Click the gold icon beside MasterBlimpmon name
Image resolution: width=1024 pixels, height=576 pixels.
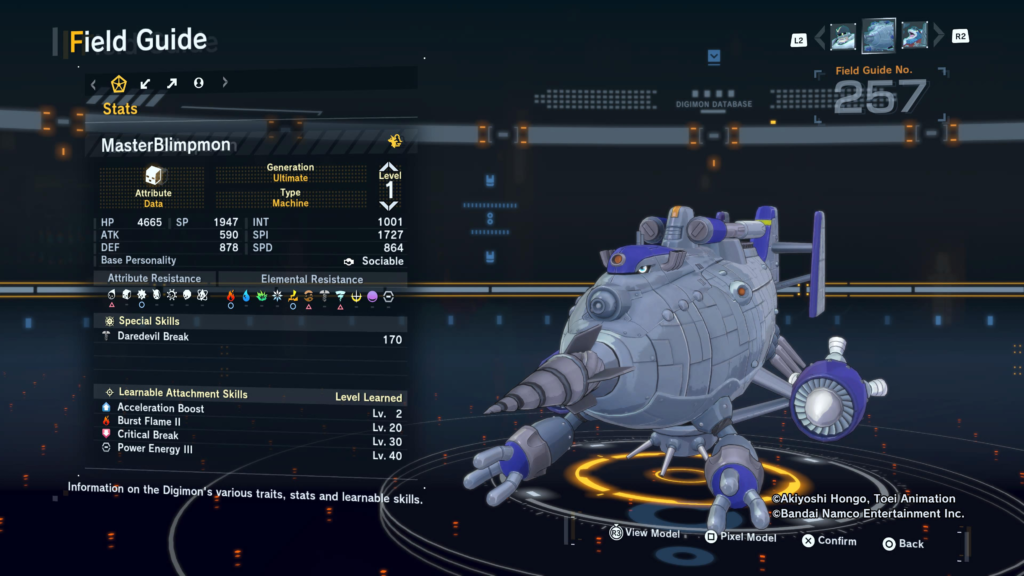[395, 141]
